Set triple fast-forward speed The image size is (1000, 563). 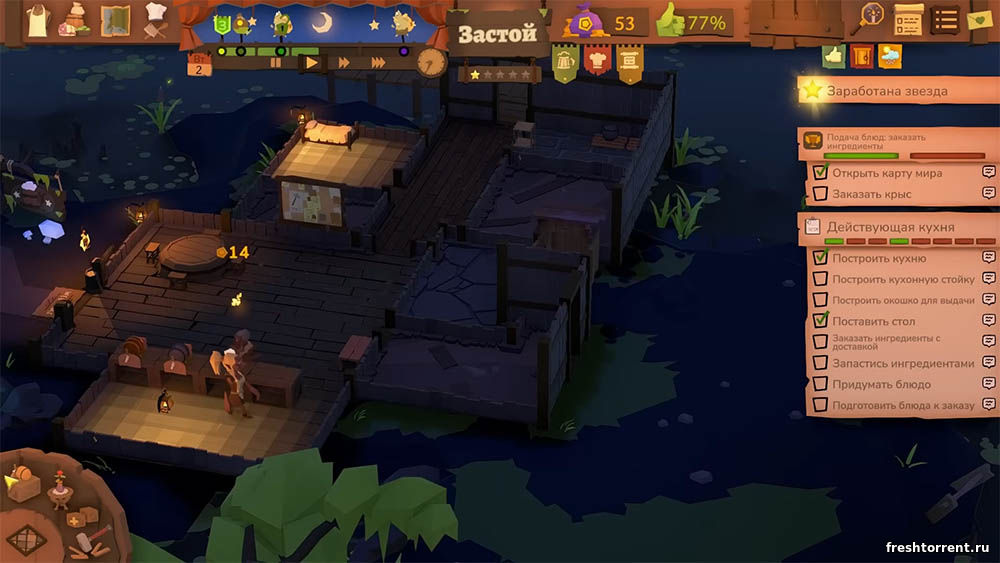click(x=378, y=62)
